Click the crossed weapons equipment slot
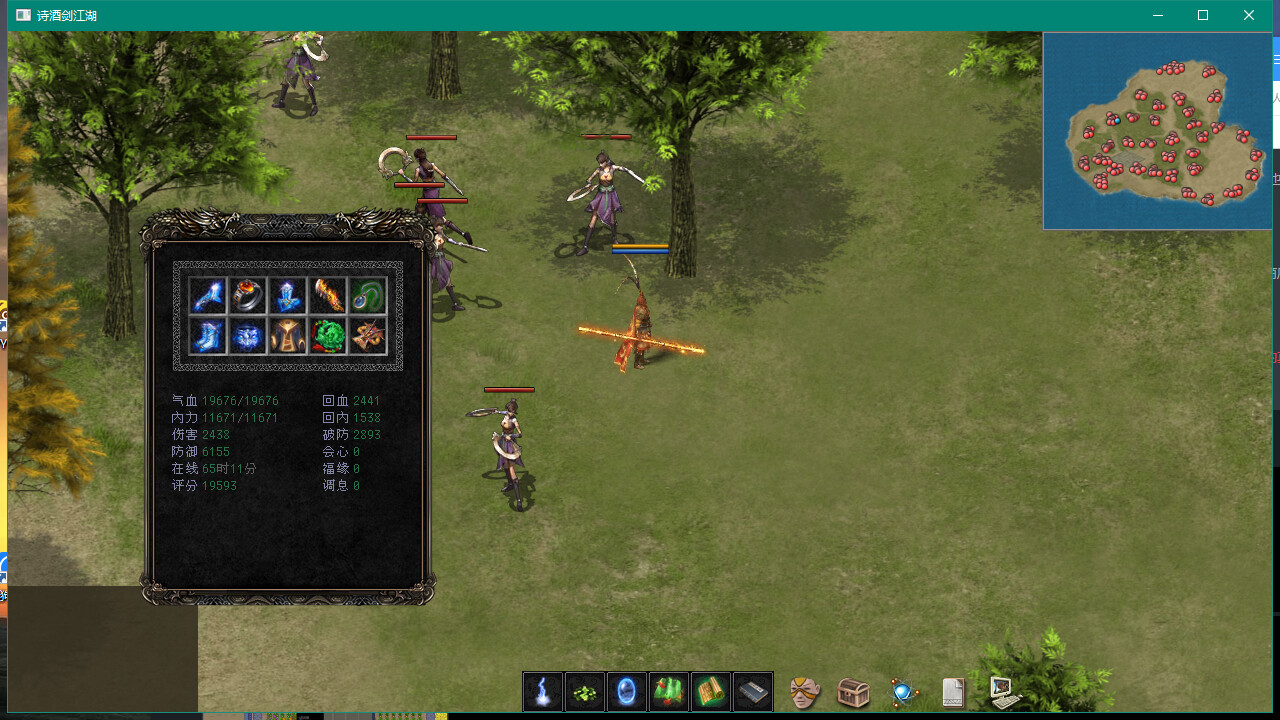This screenshot has height=720, width=1280. coord(368,336)
